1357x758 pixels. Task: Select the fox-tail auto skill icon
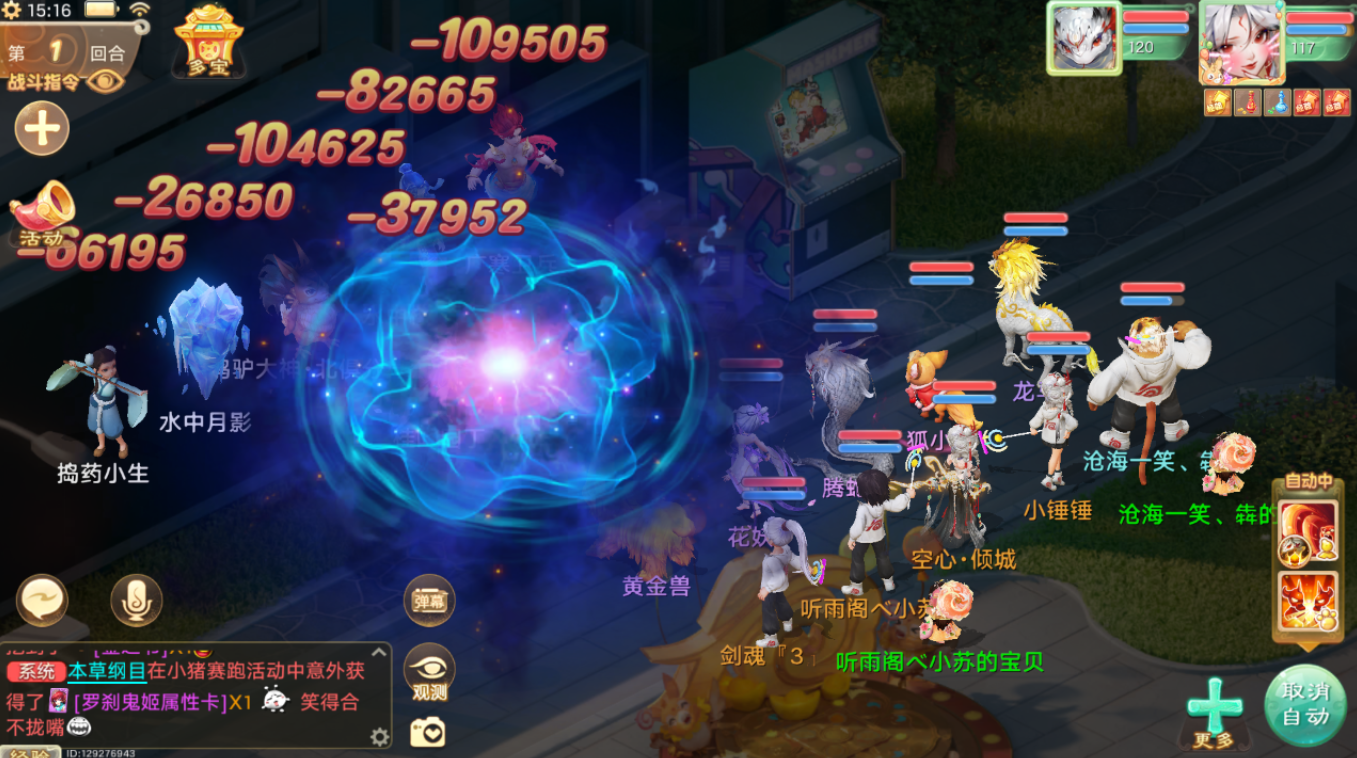click(1308, 530)
